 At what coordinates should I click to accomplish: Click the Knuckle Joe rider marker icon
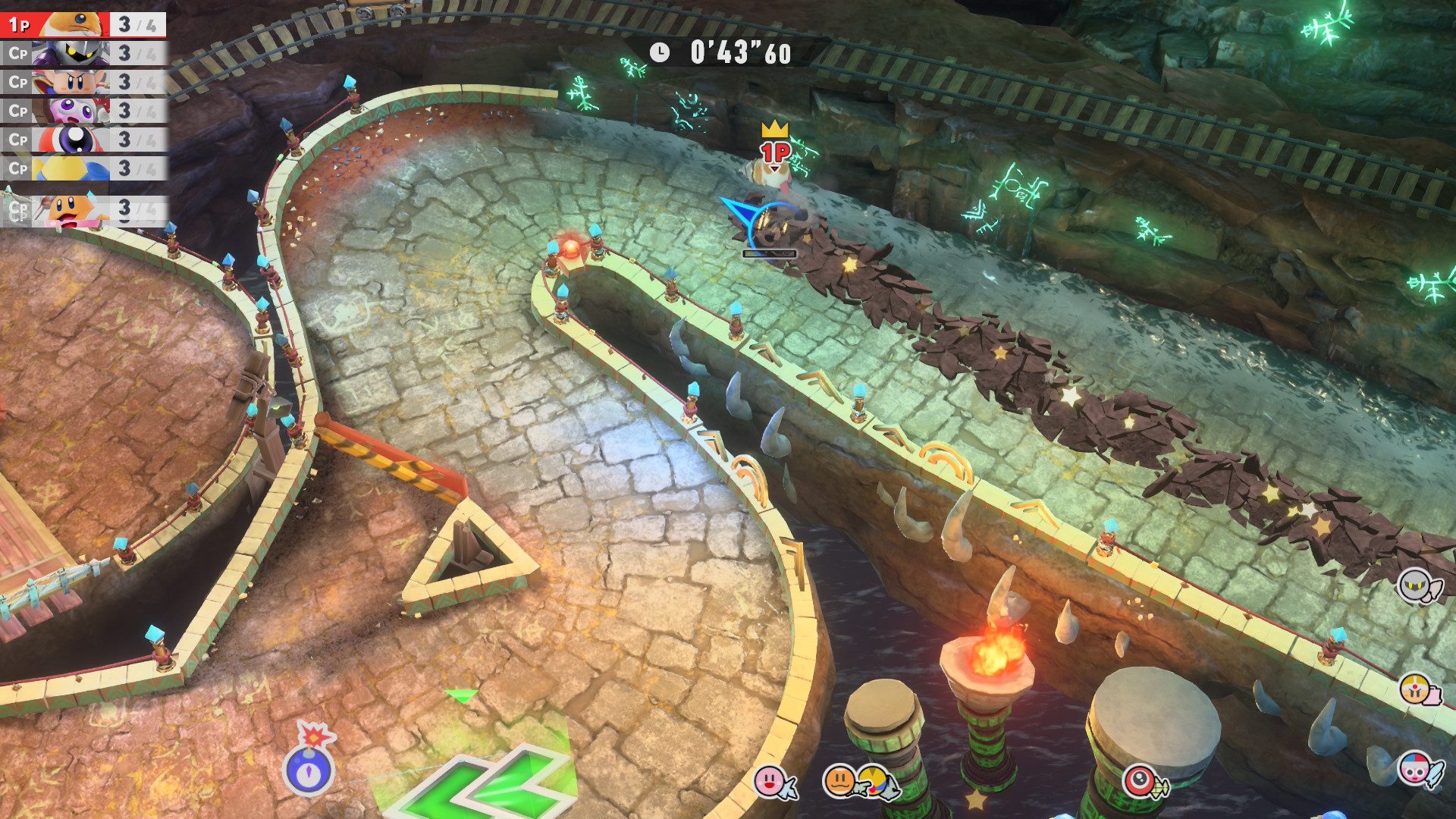click(1415, 690)
